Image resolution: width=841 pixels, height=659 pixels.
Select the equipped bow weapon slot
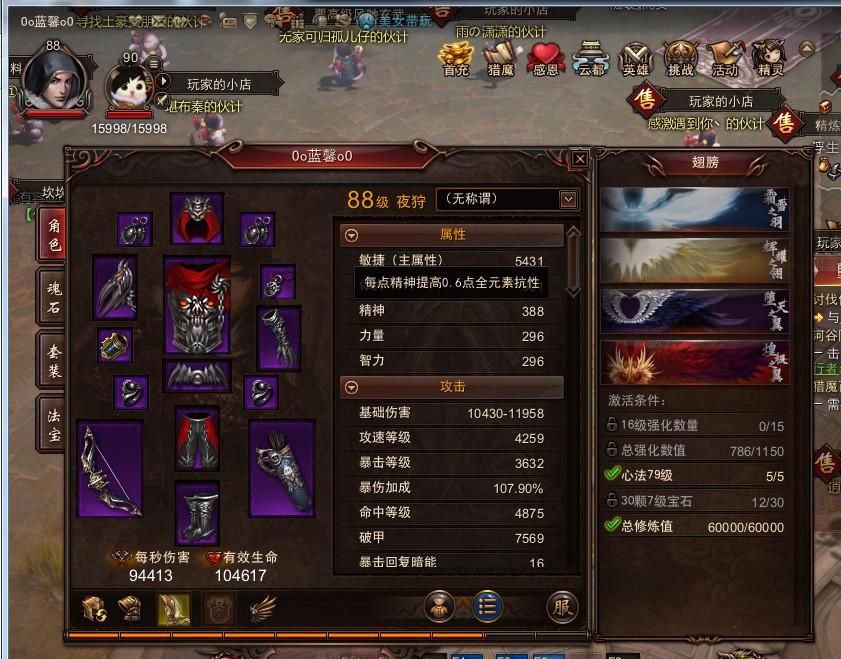(x=109, y=469)
